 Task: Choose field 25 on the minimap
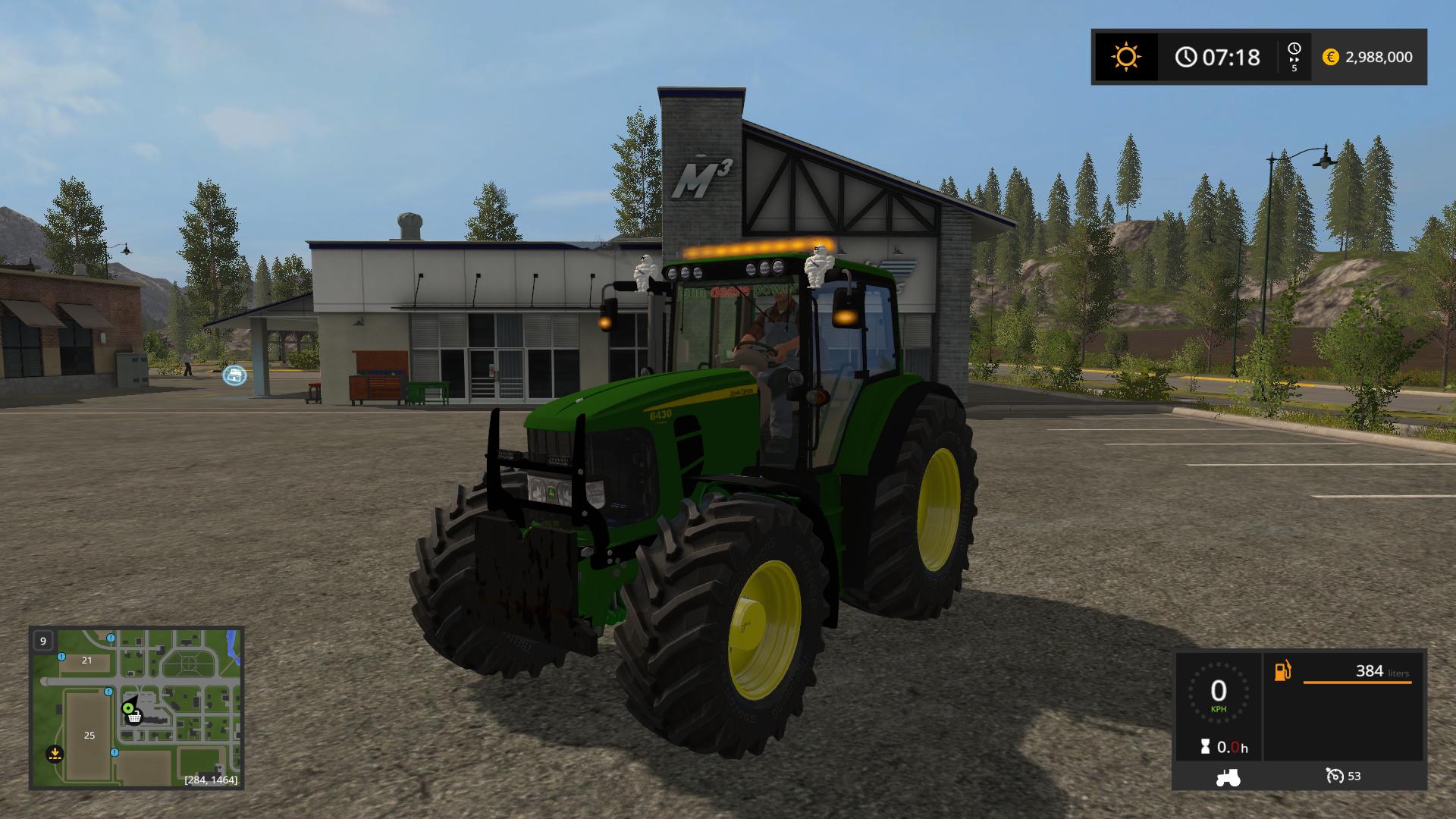click(89, 735)
